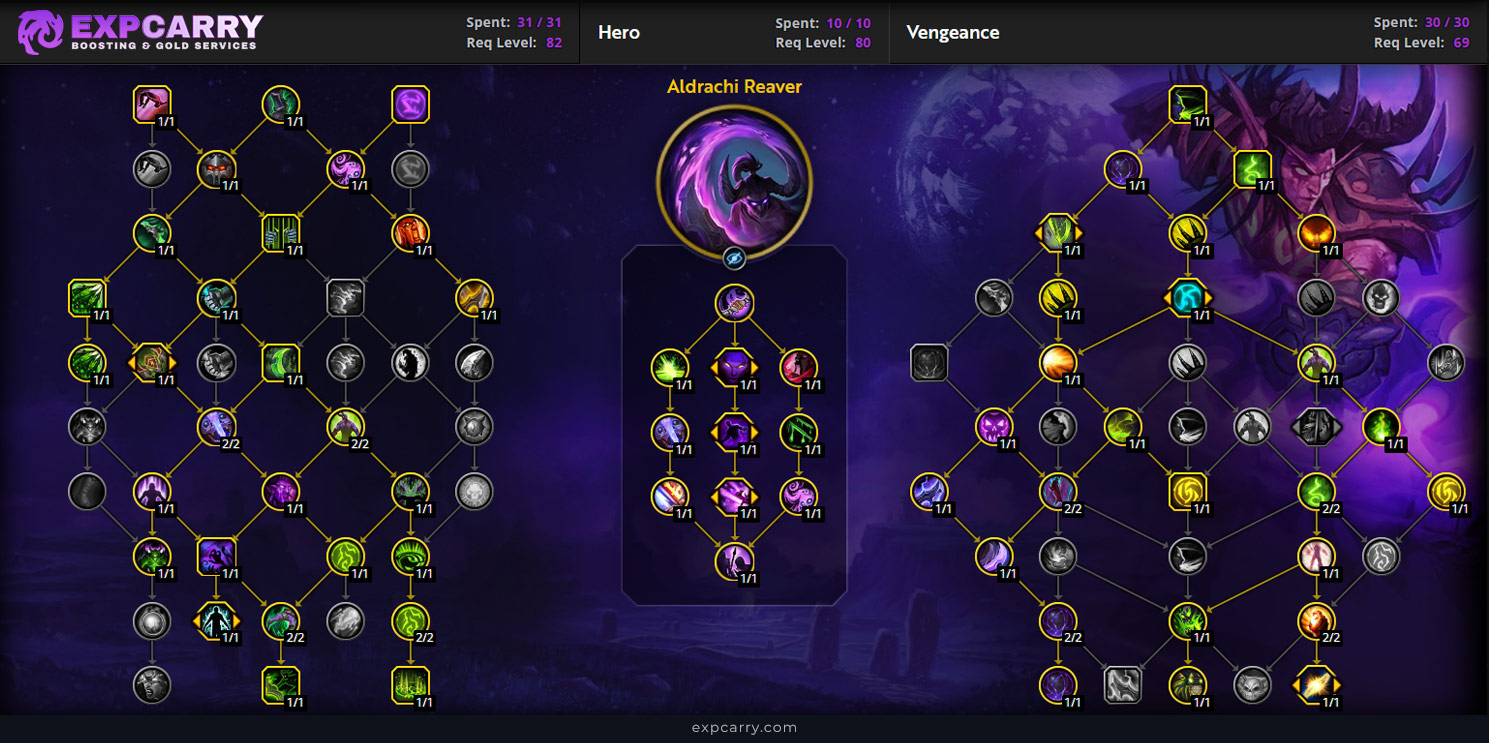Pick the green cage bars talent
The image size is (1489, 743).
click(x=281, y=234)
